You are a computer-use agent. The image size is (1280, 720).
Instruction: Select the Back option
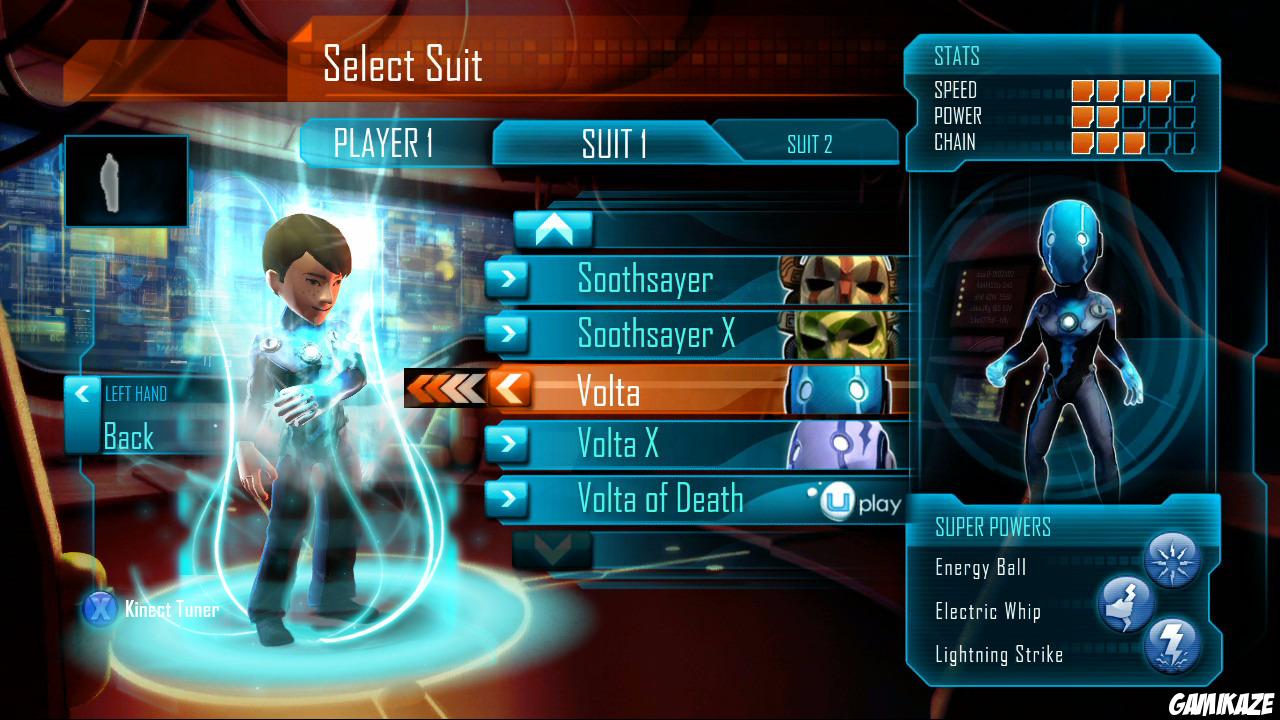125,434
